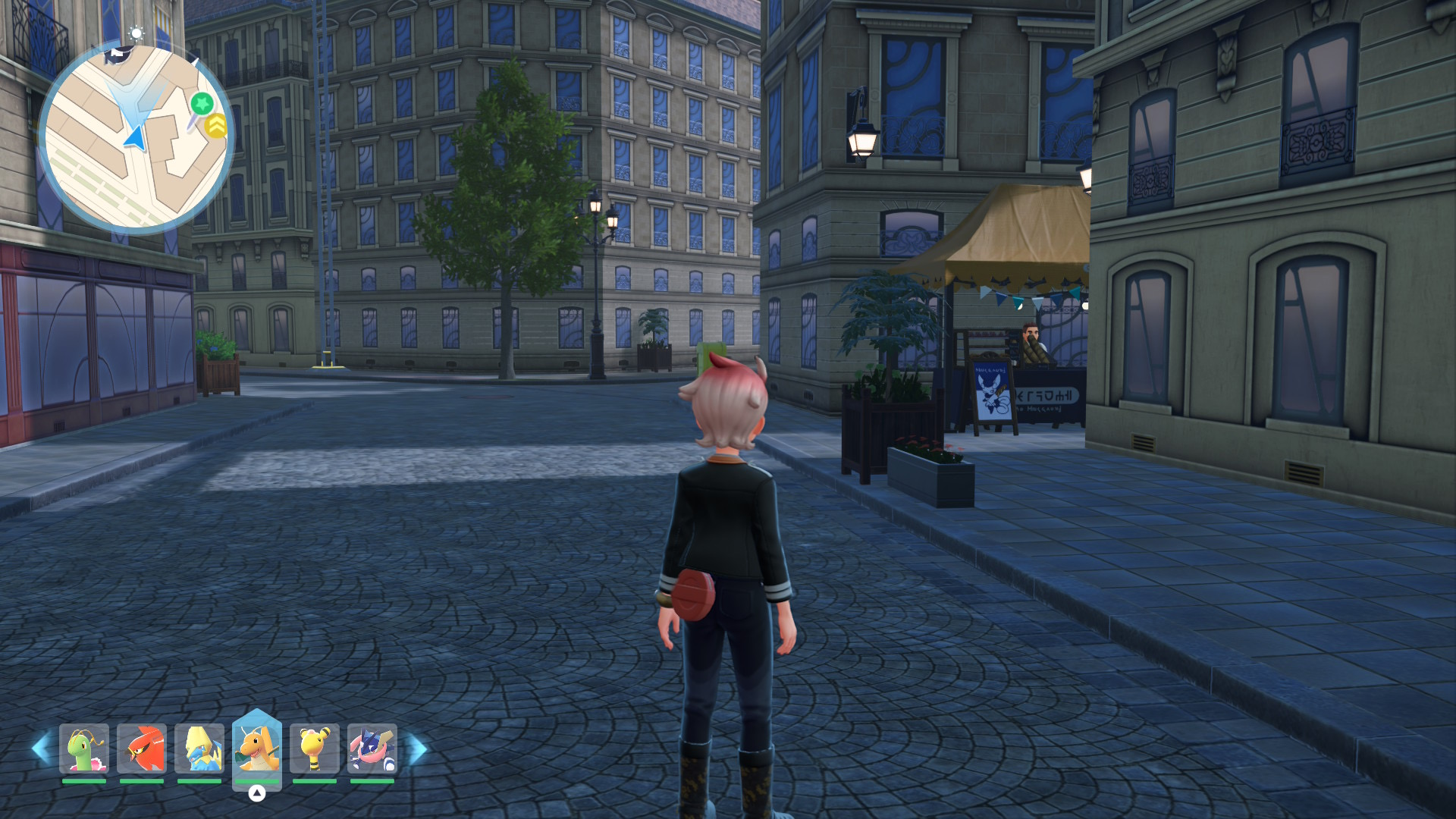1456x819 pixels.
Task: Select Talonflame from the party bar
Action: click(x=142, y=748)
